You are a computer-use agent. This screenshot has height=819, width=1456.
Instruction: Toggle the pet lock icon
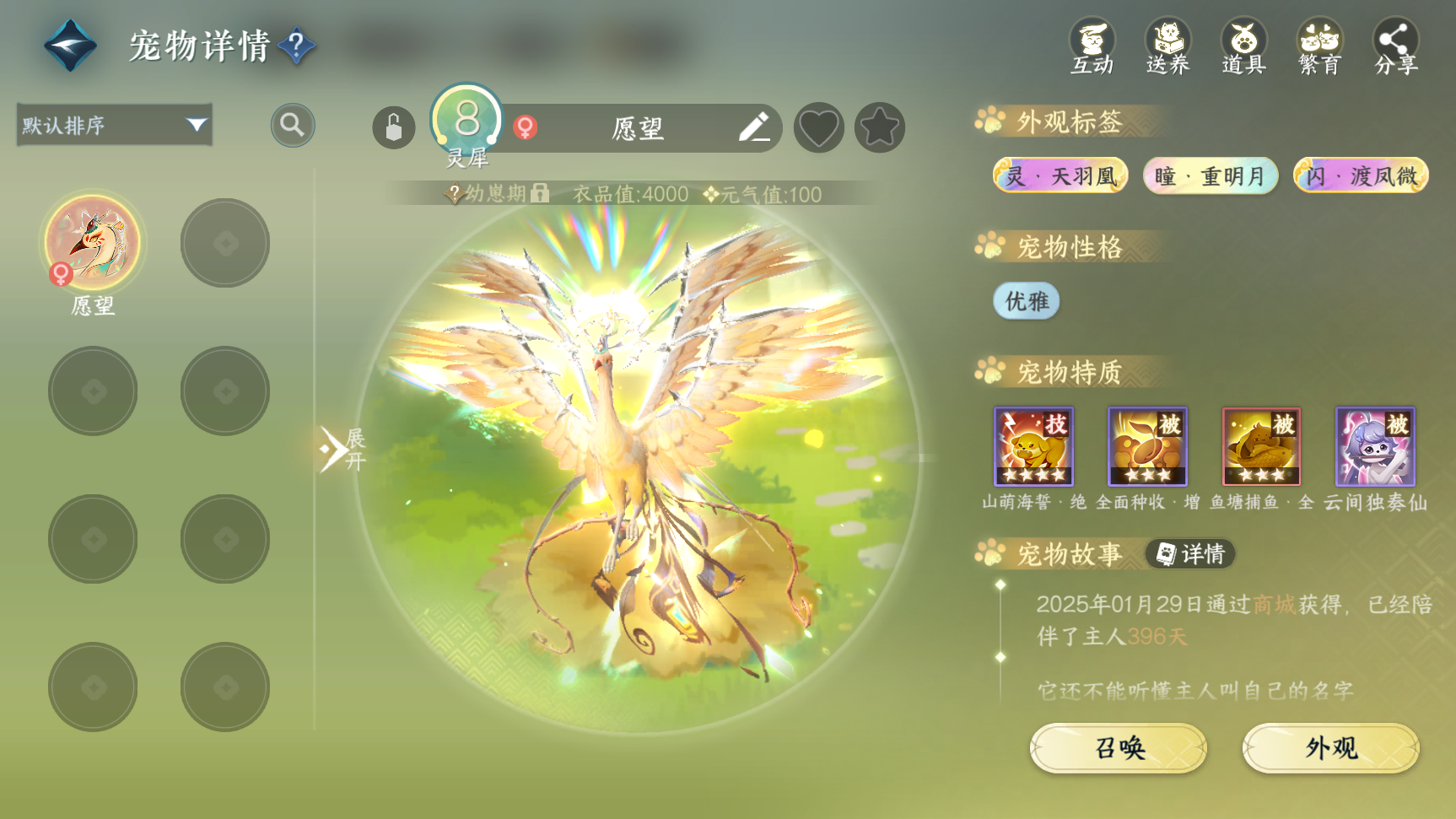click(x=393, y=128)
